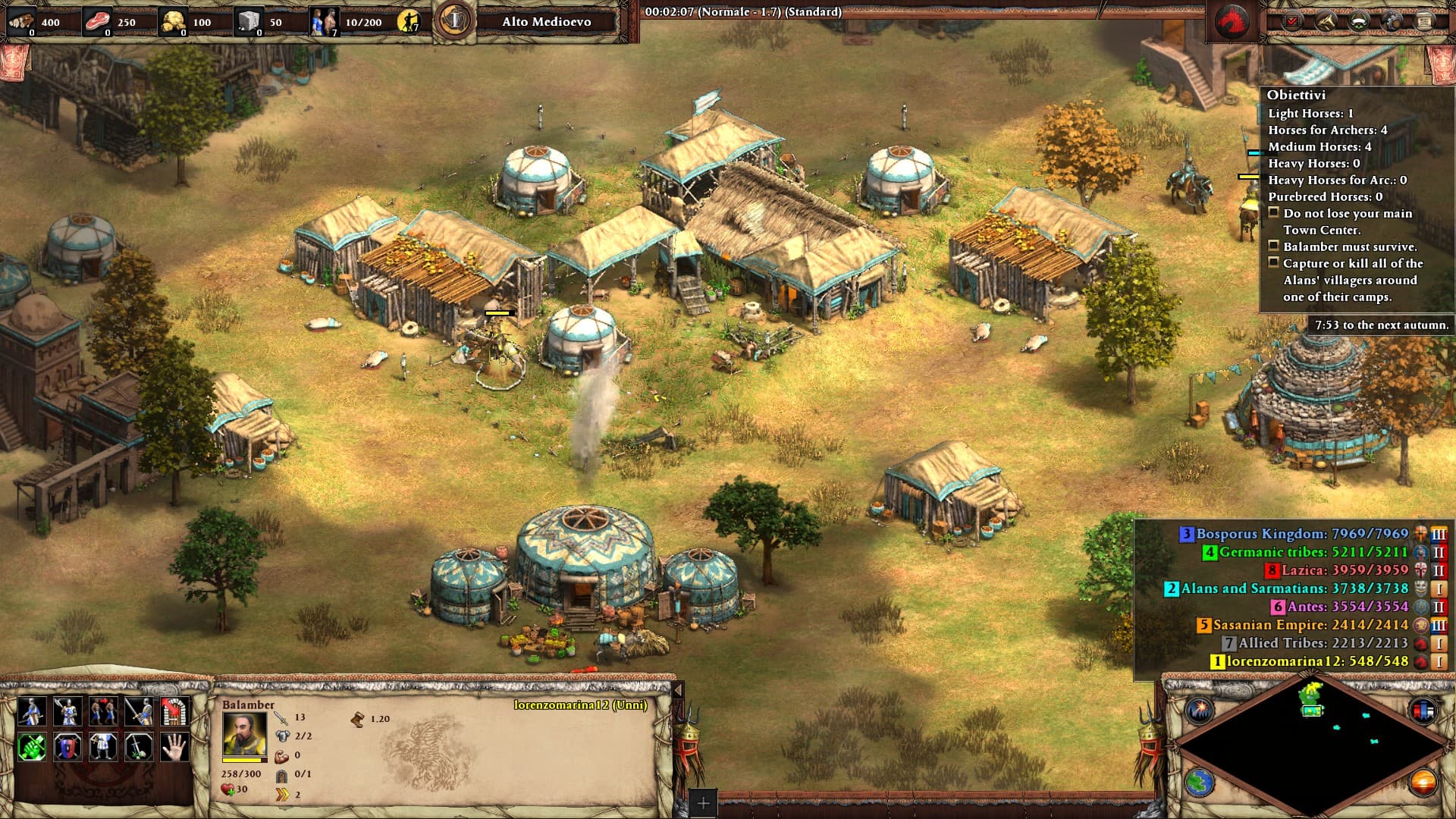Click the stop command hand icon

[x=174, y=747]
